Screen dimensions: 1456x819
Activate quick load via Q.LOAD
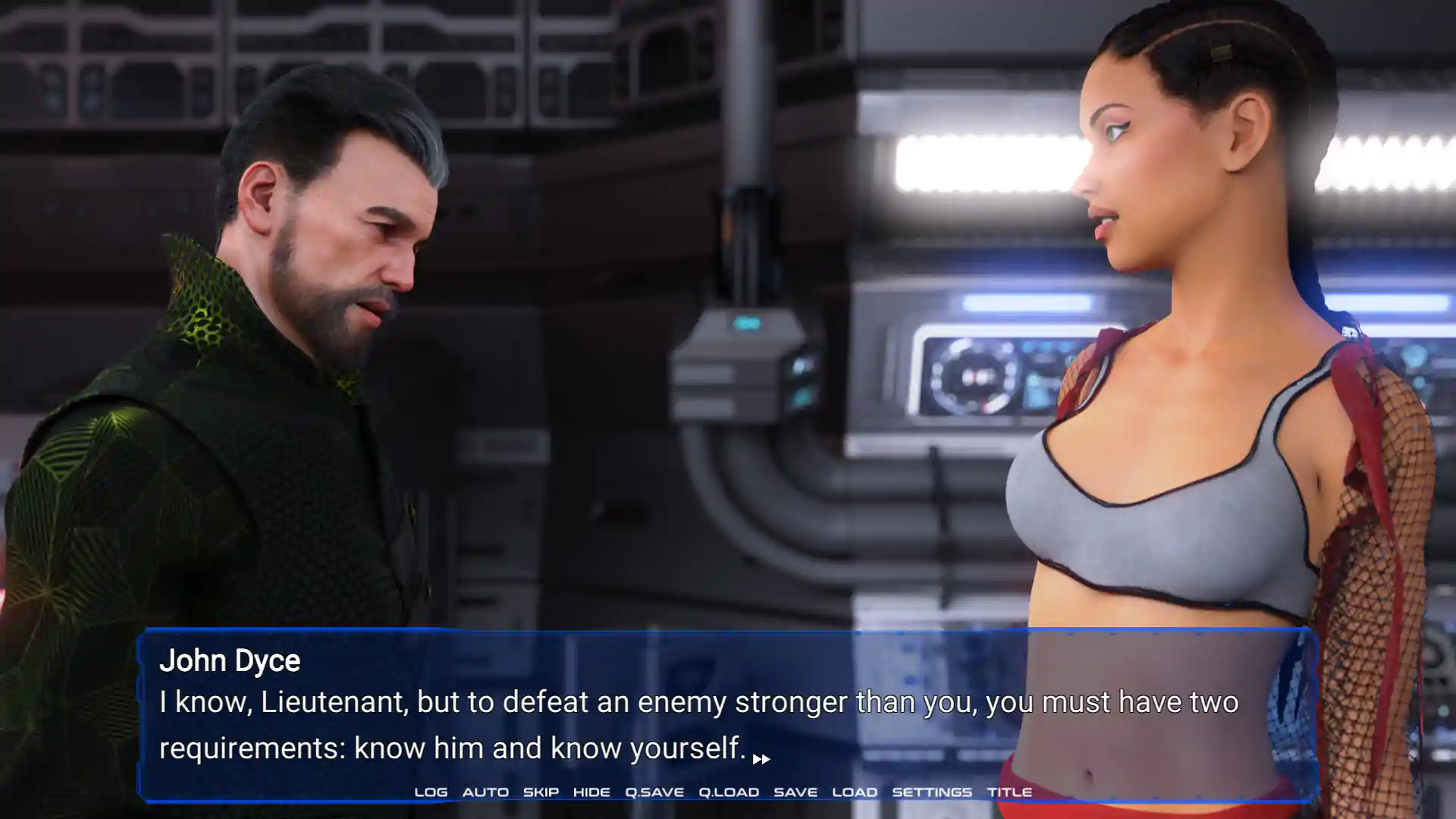[x=727, y=792]
